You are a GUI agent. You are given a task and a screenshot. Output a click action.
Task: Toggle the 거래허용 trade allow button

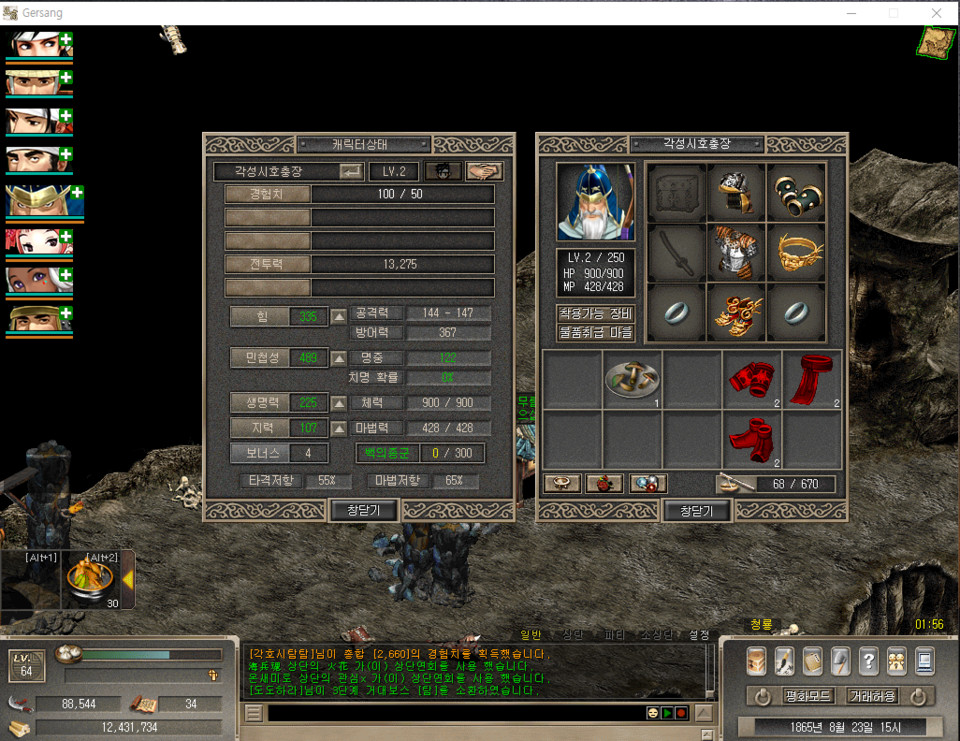873,695
